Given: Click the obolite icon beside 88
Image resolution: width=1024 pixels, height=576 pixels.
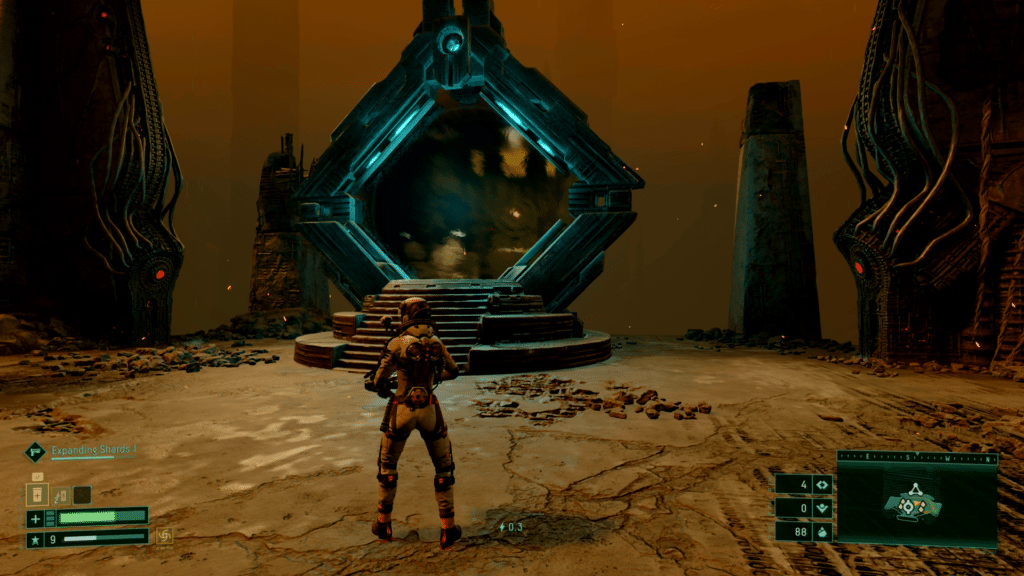Looking at the screenshot, I should [822, 531].
